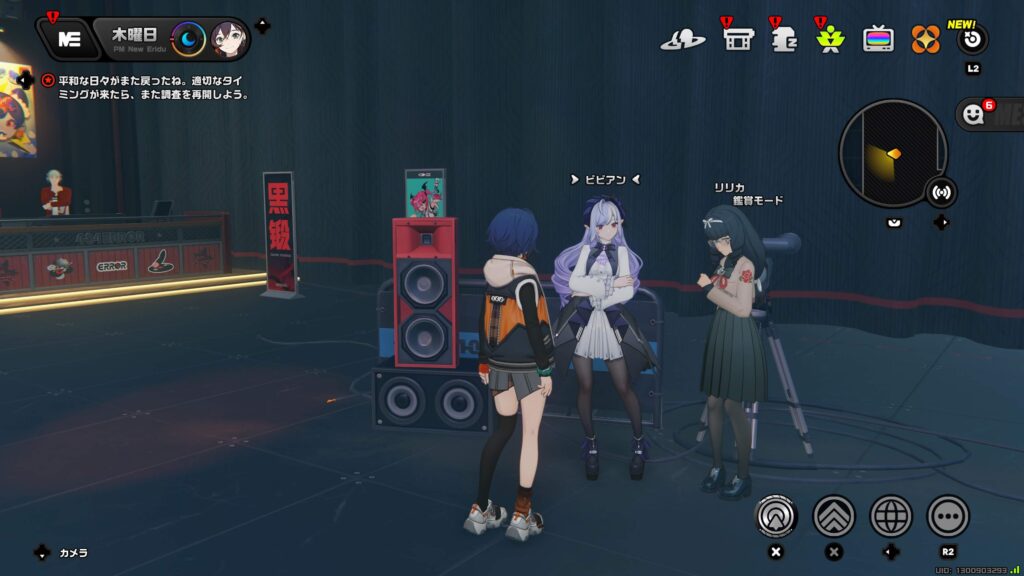
Task: Open the planet-shaped icon in the top bar
Action: (x=683, y=39)
